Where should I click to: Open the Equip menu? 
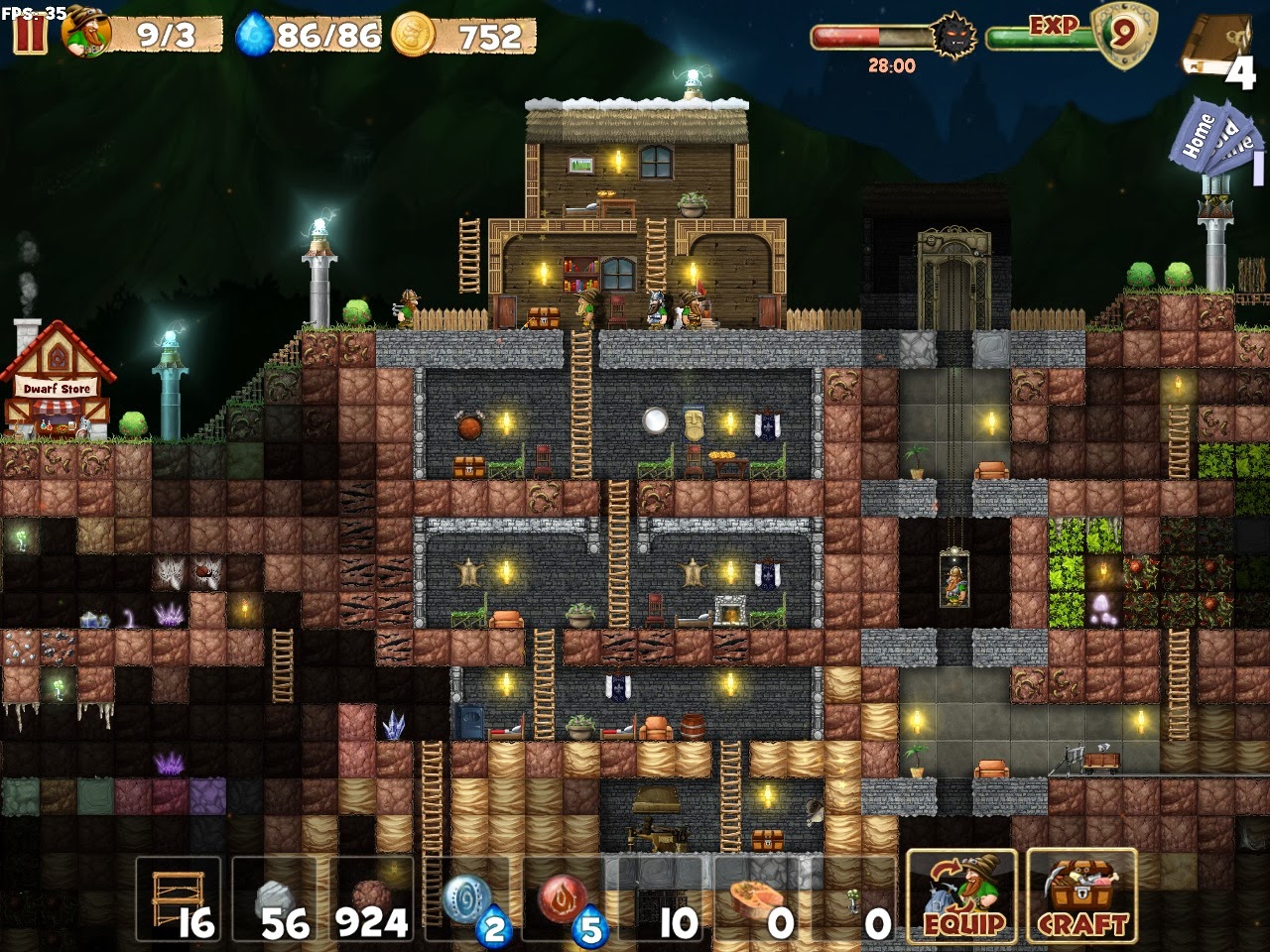coord(961,895)
